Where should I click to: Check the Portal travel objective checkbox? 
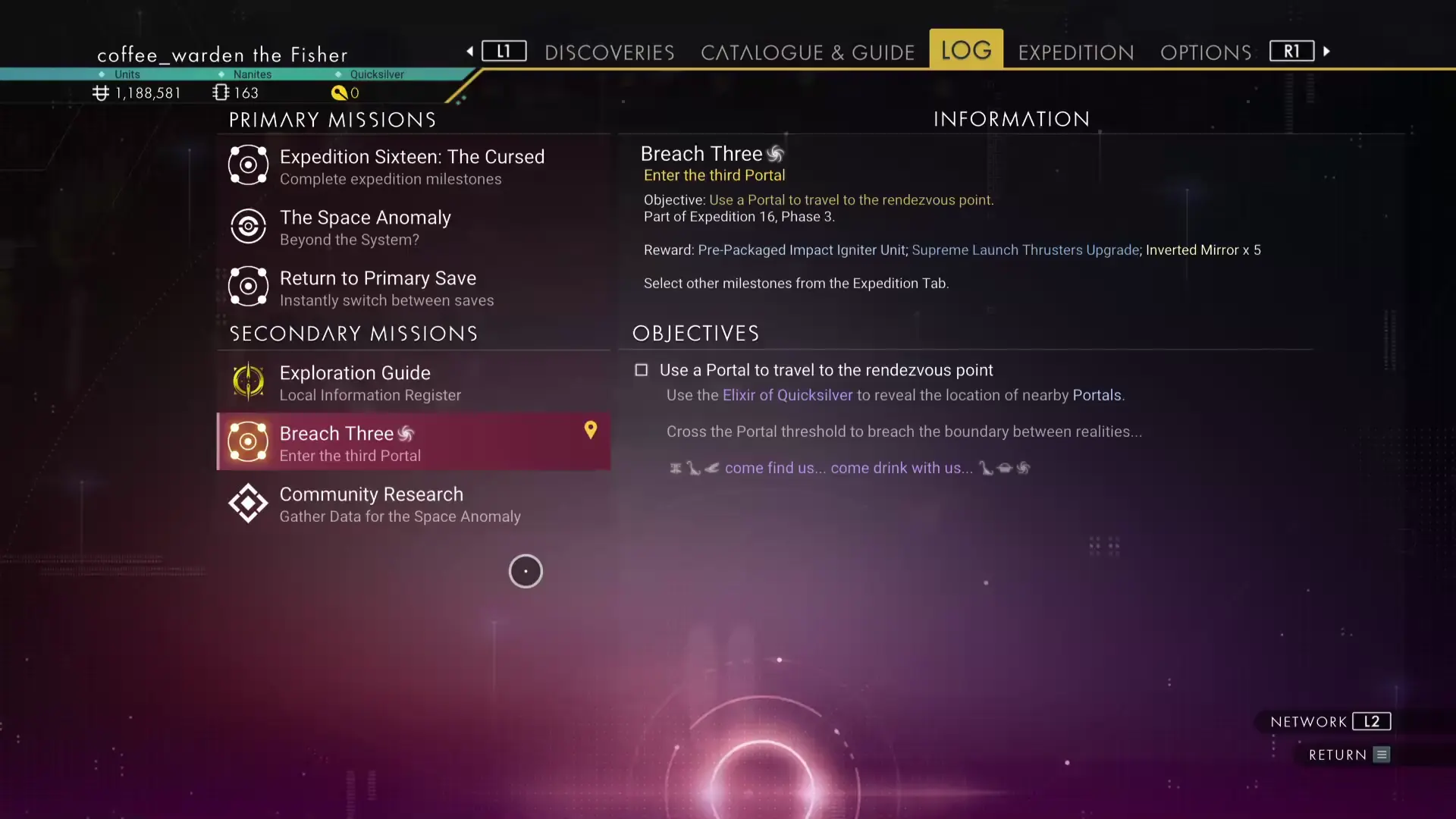click(x=642, y=370)
